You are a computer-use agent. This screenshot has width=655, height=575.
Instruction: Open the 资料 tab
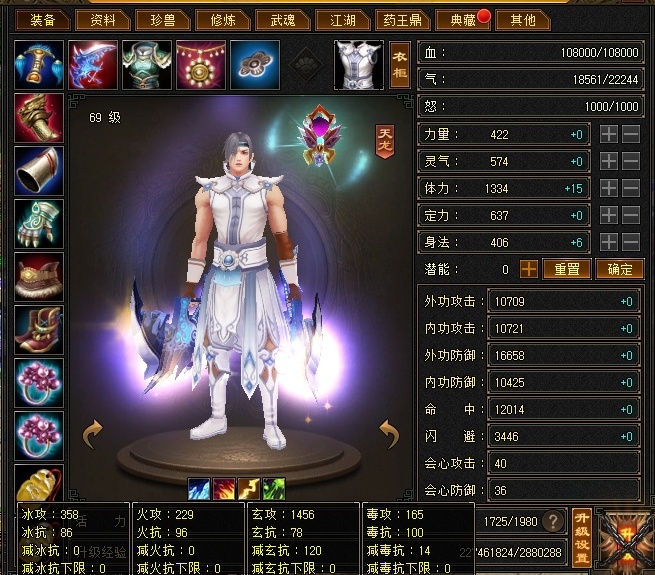pos(103,19)
